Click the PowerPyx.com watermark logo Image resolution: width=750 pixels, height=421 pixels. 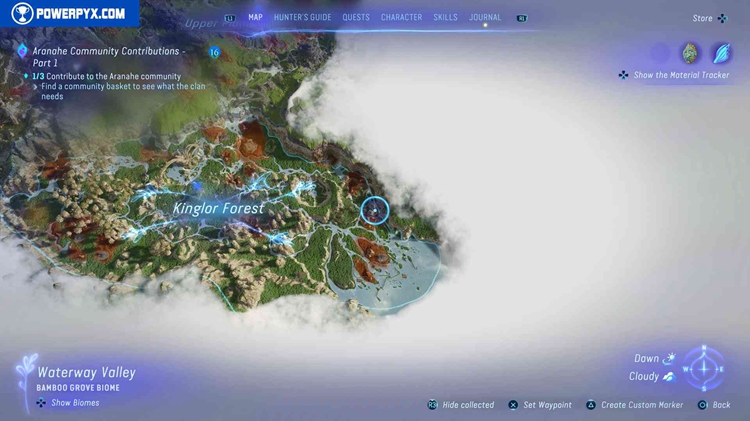tap(68, 14)
